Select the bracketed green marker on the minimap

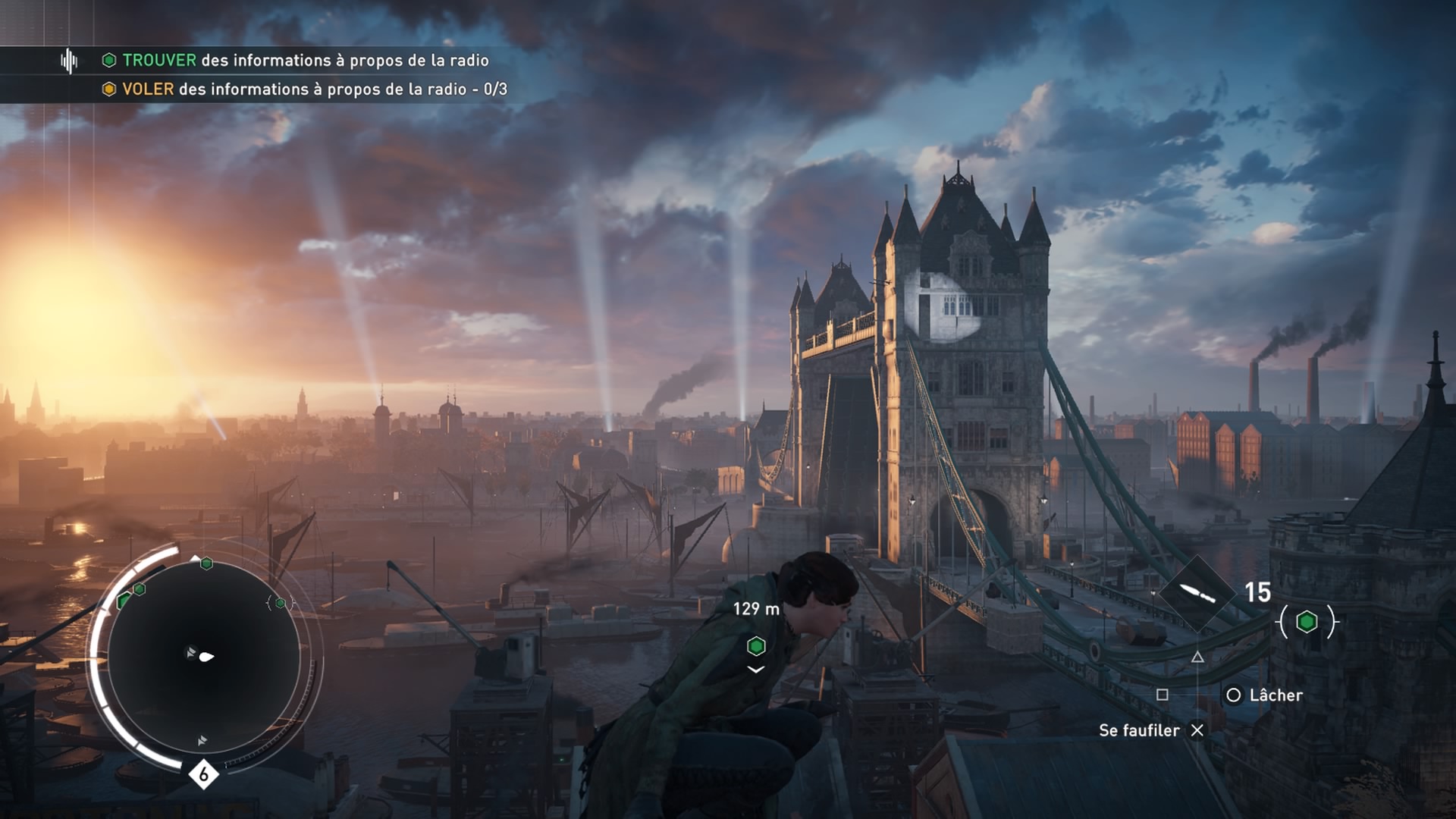(x=281, y=603)
